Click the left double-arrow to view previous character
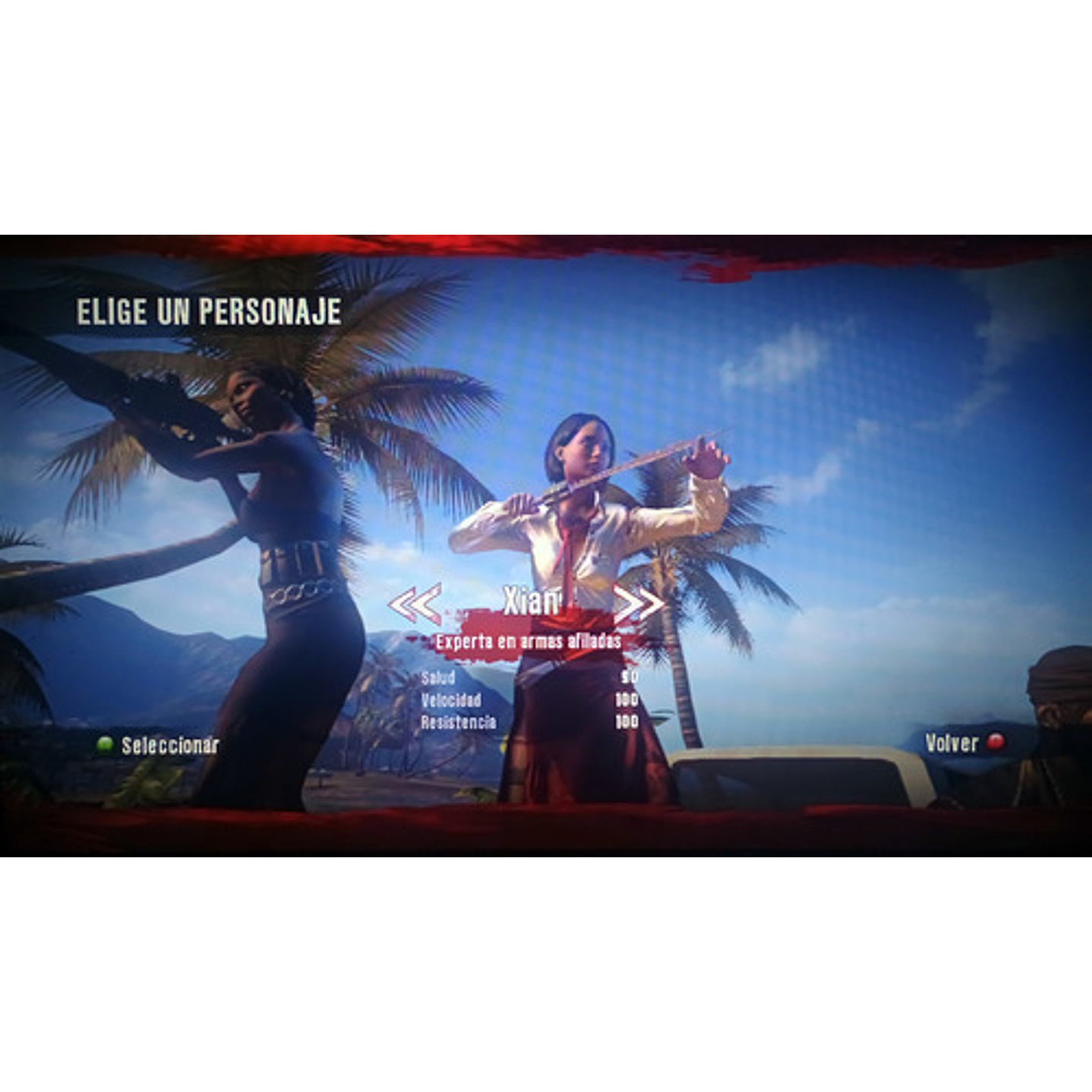1092x1092 pixels. [x=413, y=604]
